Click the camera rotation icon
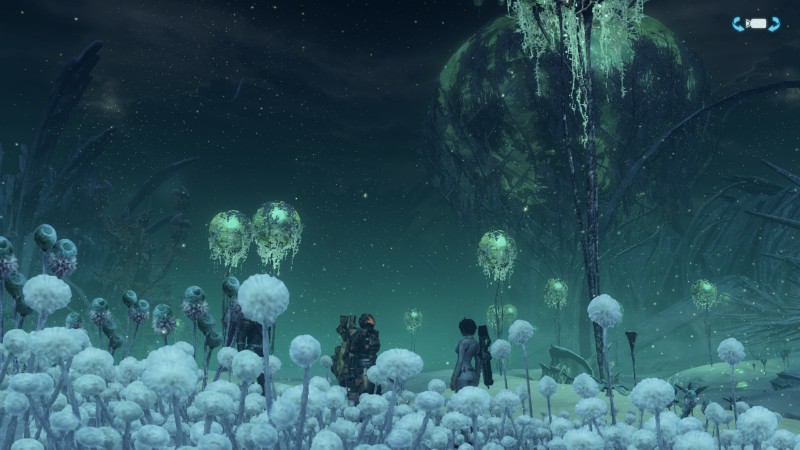The height and width of the screenshot is (450, 800). tap(756, 24)
